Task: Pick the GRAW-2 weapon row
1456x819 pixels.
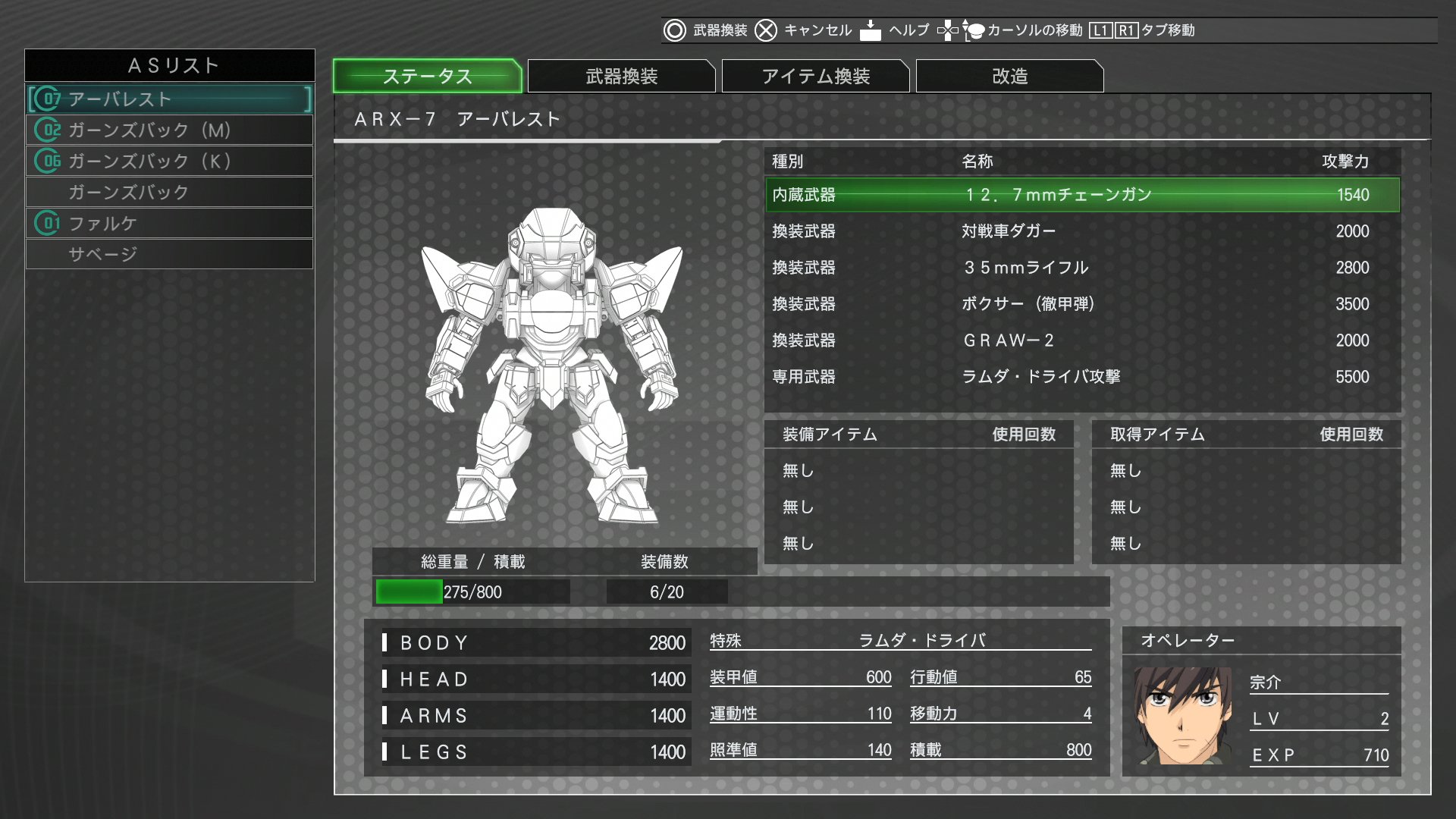Action: pos(1082,340)
